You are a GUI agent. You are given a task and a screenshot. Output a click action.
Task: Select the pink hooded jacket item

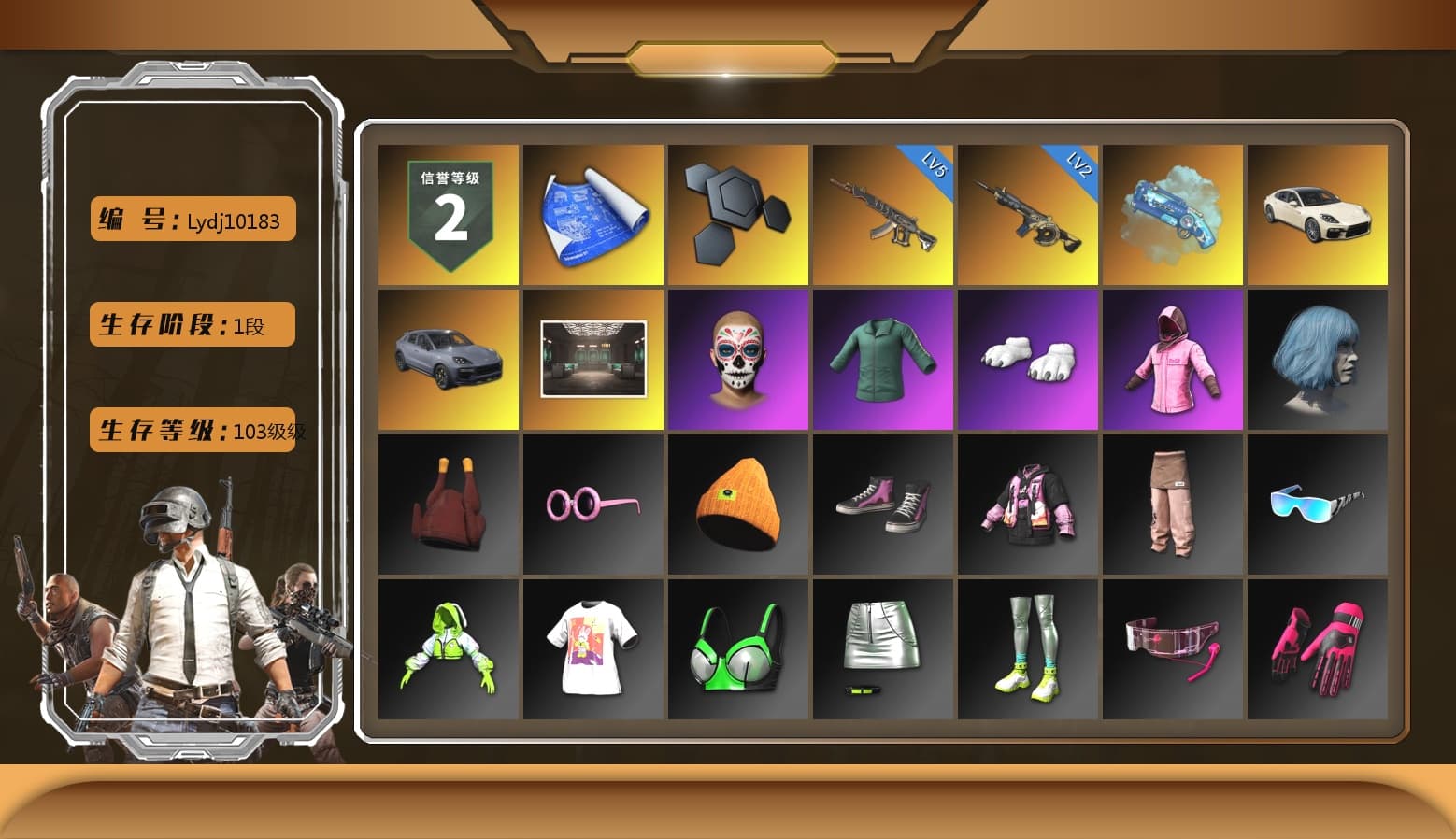click(1173, 359)
